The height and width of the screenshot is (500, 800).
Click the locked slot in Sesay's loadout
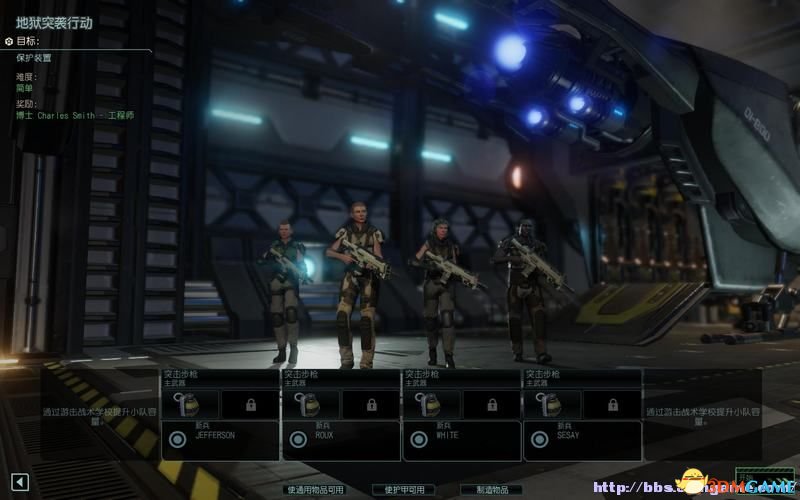click(x=612, y=404)
